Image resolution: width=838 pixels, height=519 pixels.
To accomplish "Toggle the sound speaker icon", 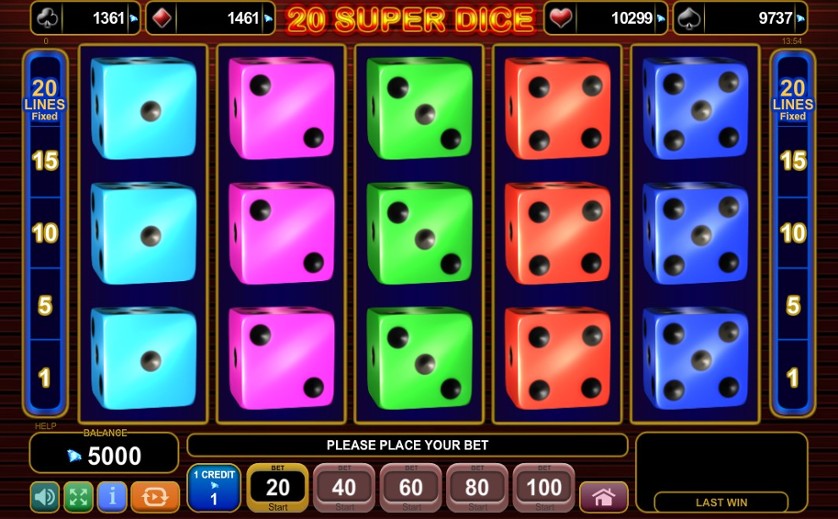I will pyautogui.click(x=44, y=496).
